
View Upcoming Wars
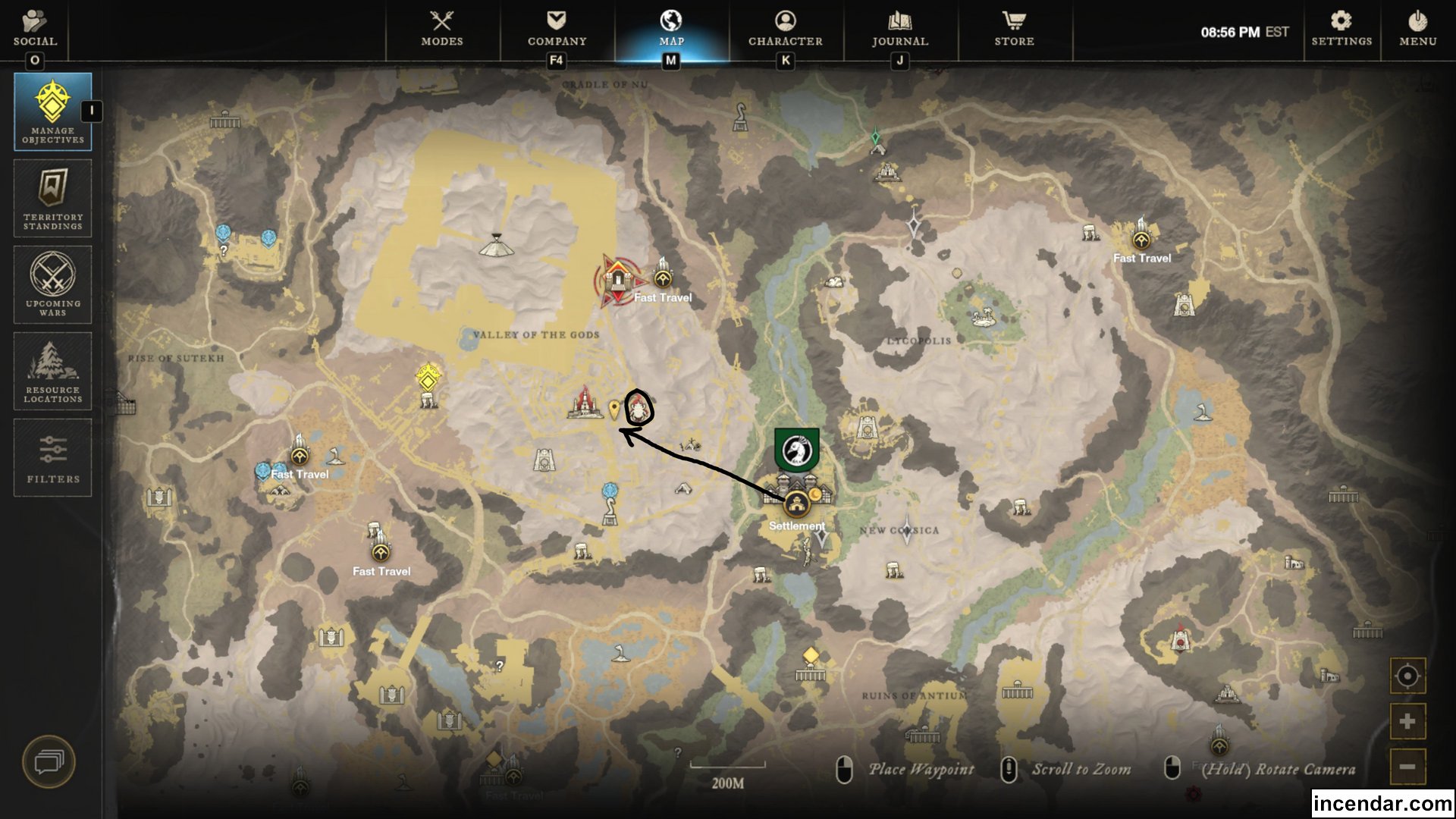(52, 284)
